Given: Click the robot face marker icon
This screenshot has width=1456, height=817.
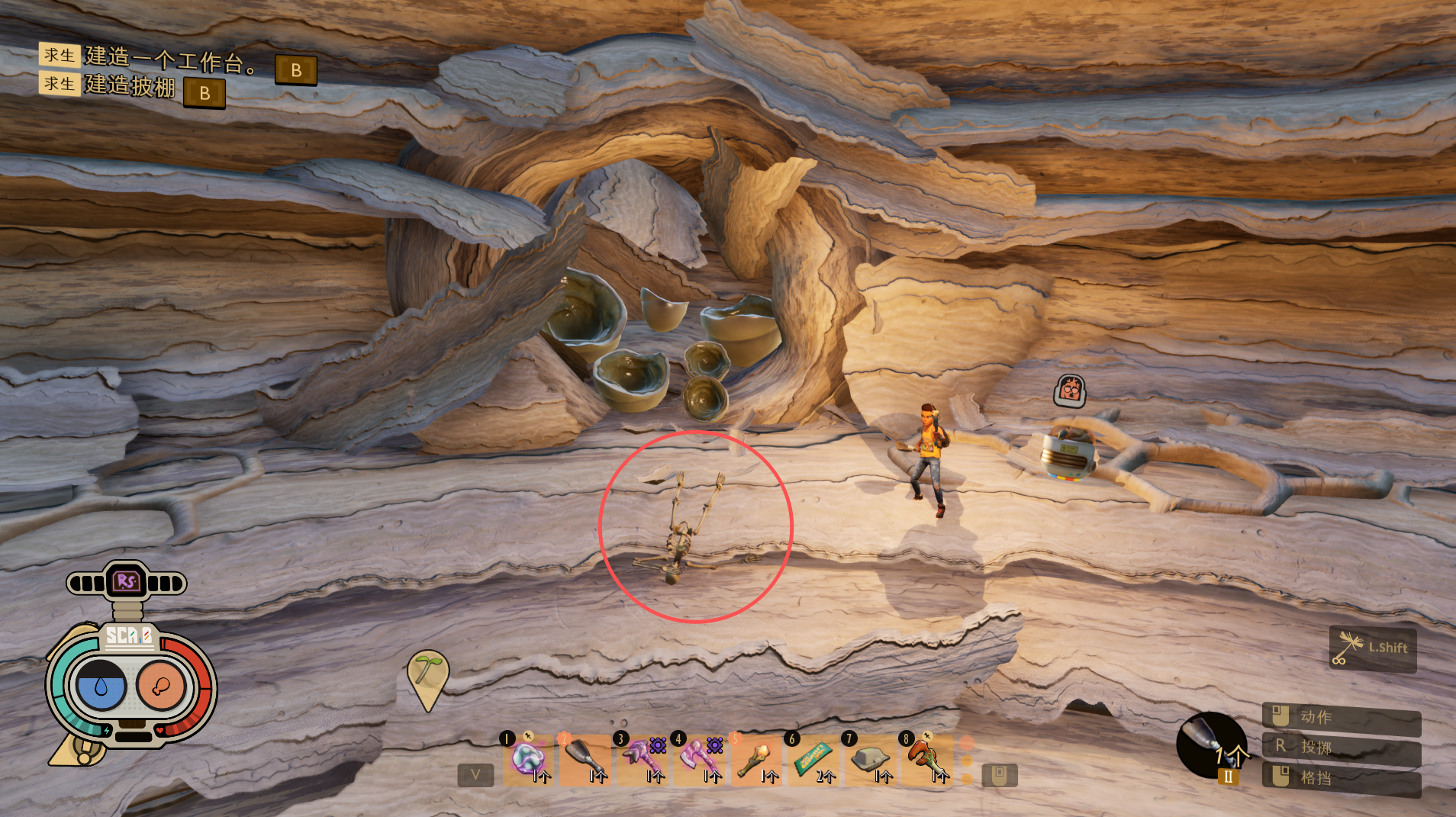Looking at the screenshot, I should [x=1070, y=391].
